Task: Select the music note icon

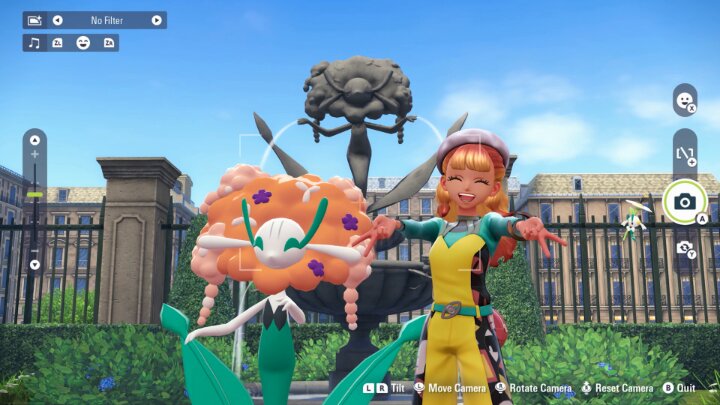Action: [x=34, y=43]
